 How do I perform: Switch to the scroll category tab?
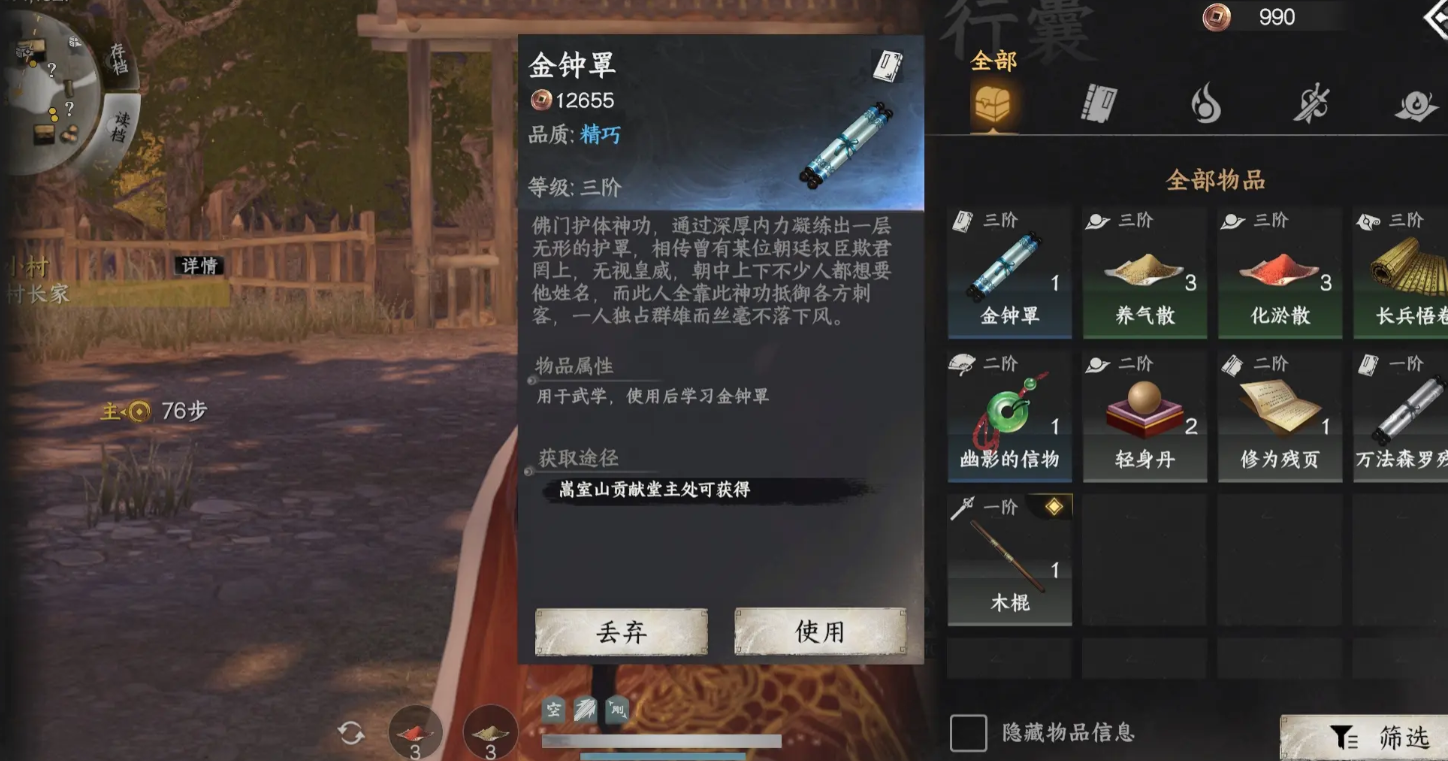click(x=1099, y=103)
